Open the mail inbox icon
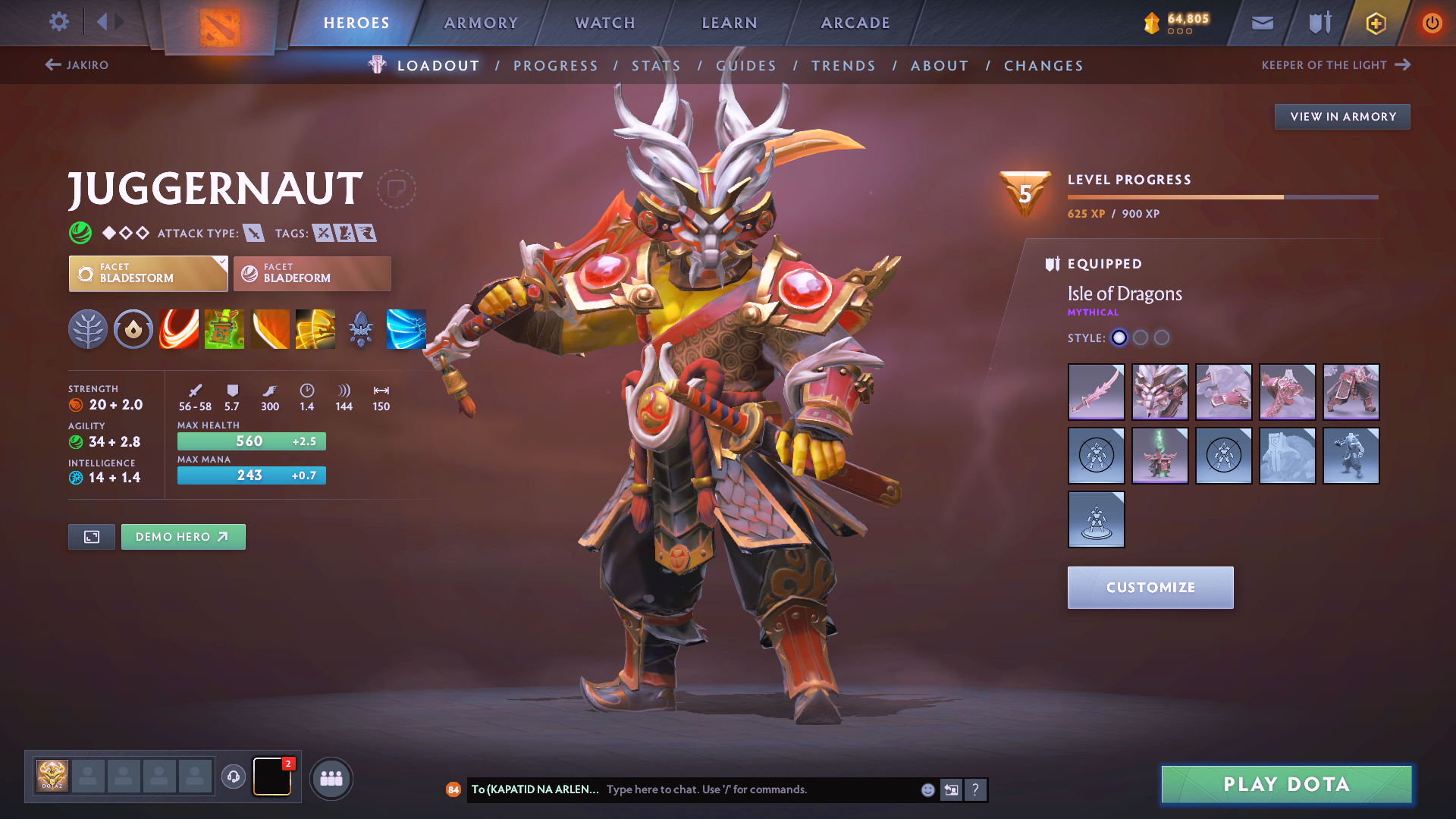This screenshot has height=819, width=1456. click(x=1261, y=23)
